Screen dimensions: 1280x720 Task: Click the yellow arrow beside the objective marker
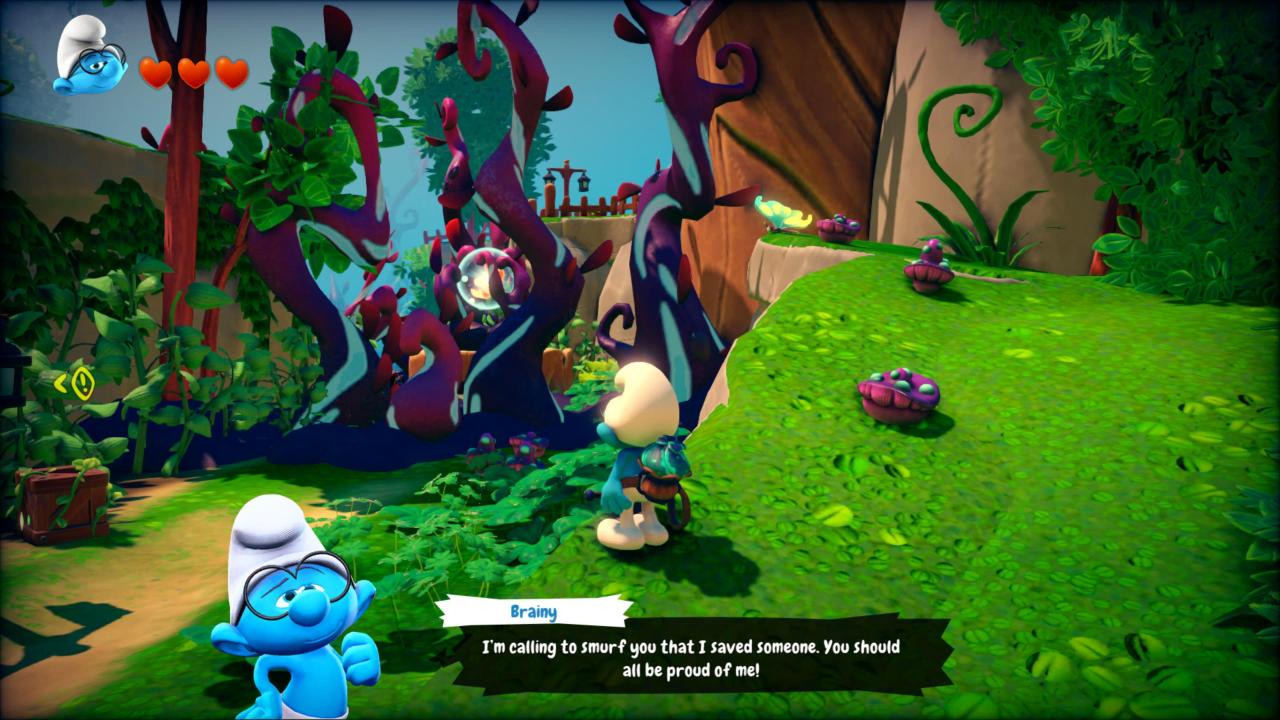click(x=61, y=383)
